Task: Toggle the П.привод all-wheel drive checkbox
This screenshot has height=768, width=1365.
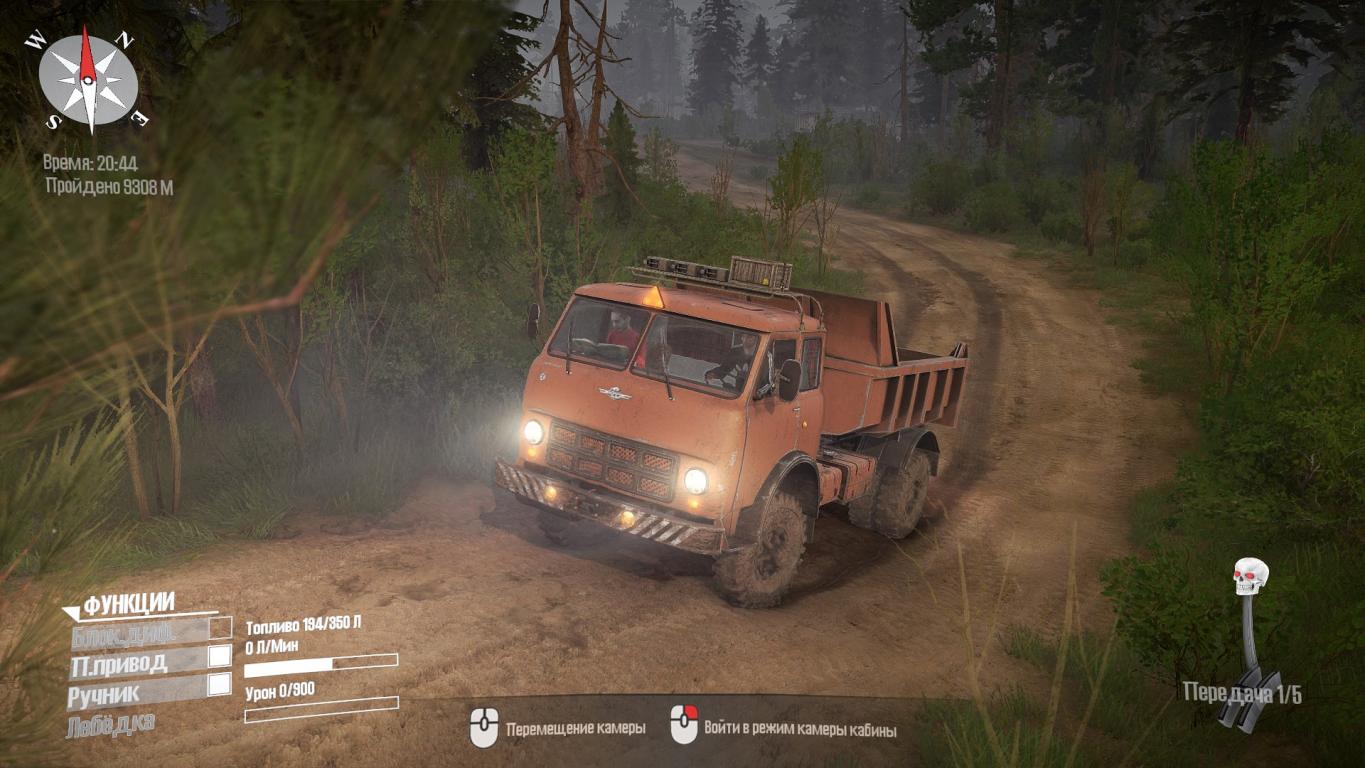Action: coord(219,657)
